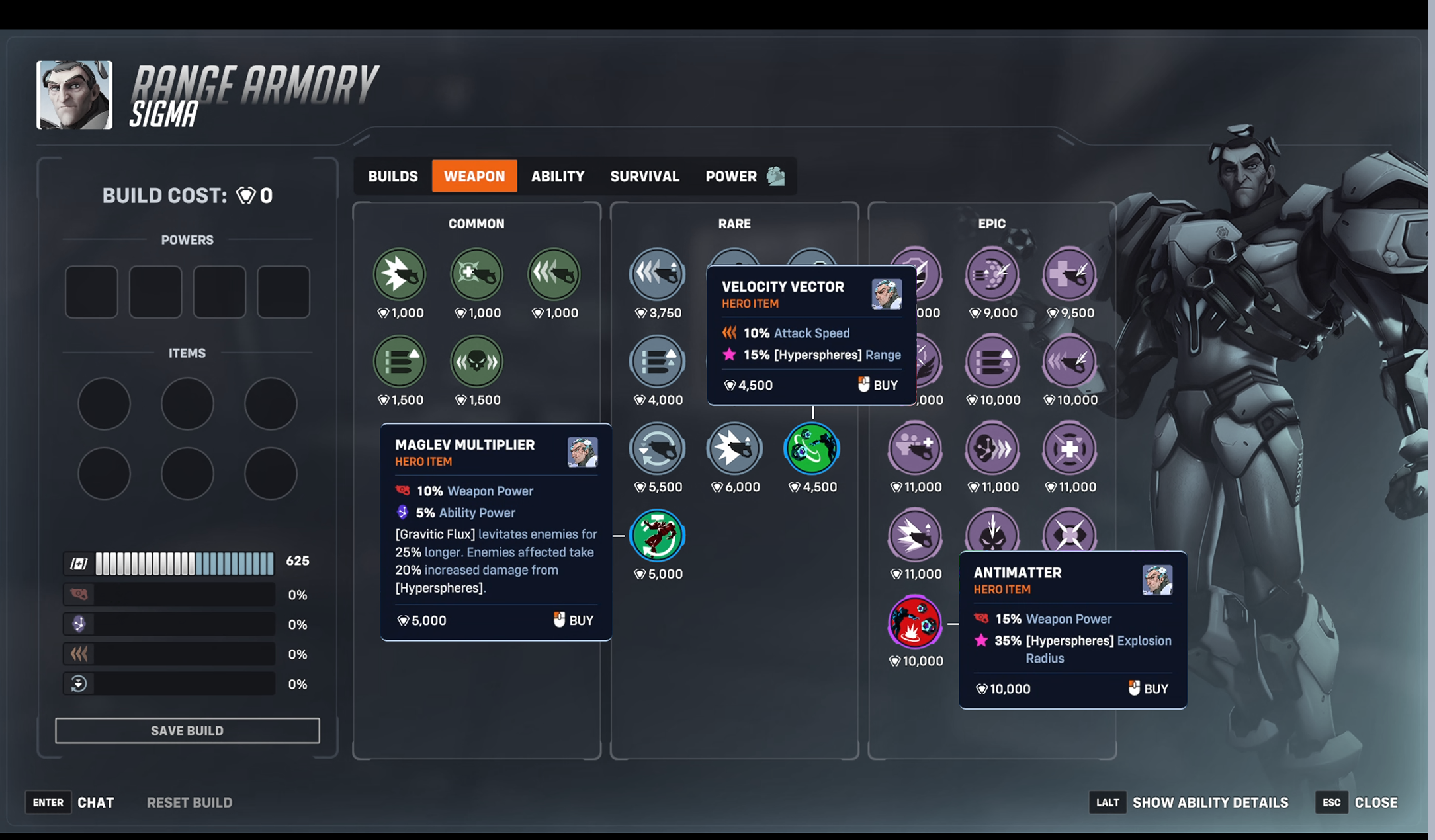
Task: Select the 9,500 epic item icon
Action: [1070, 274]
